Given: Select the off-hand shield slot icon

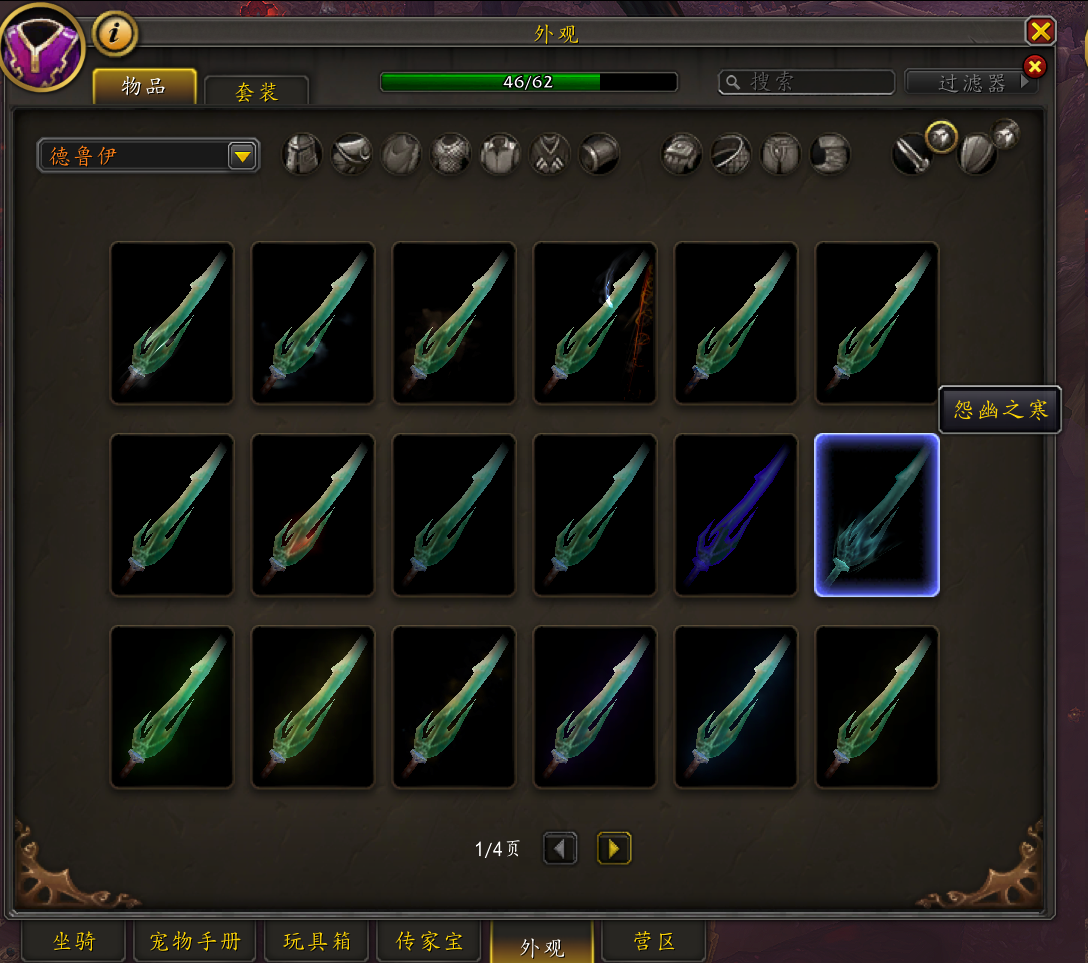Looking at the screenshot, I should (977, 155).
